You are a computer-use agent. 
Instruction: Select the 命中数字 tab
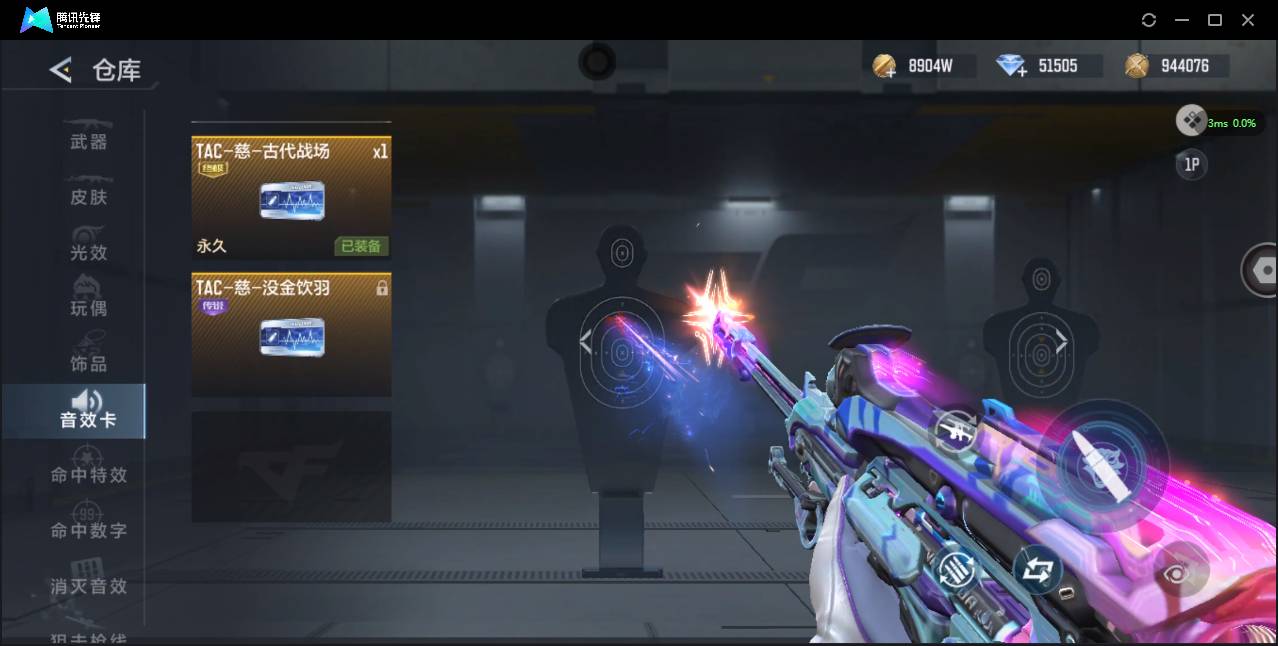coord(88,530)
